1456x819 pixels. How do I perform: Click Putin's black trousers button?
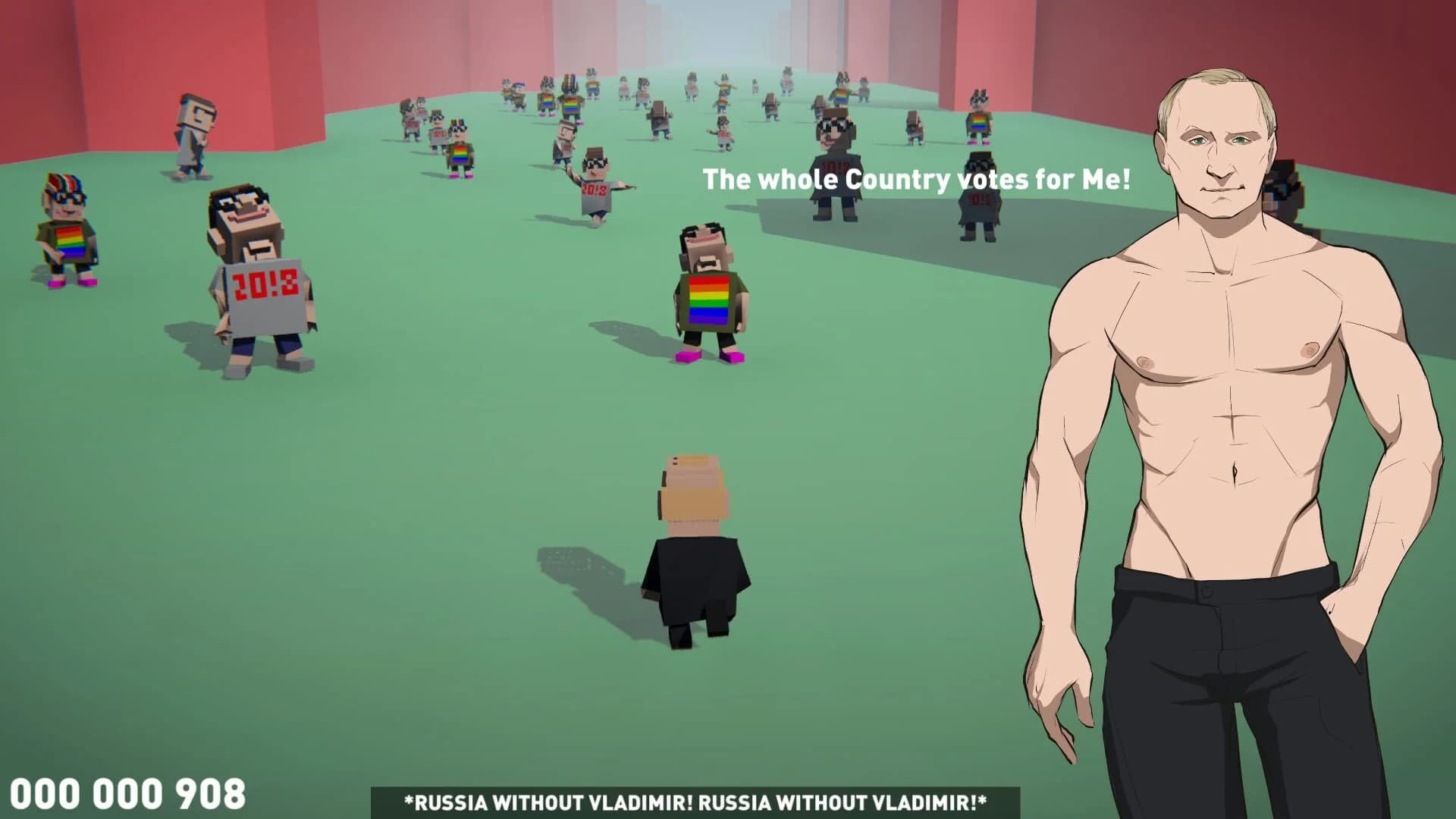tap(1204, 590)
